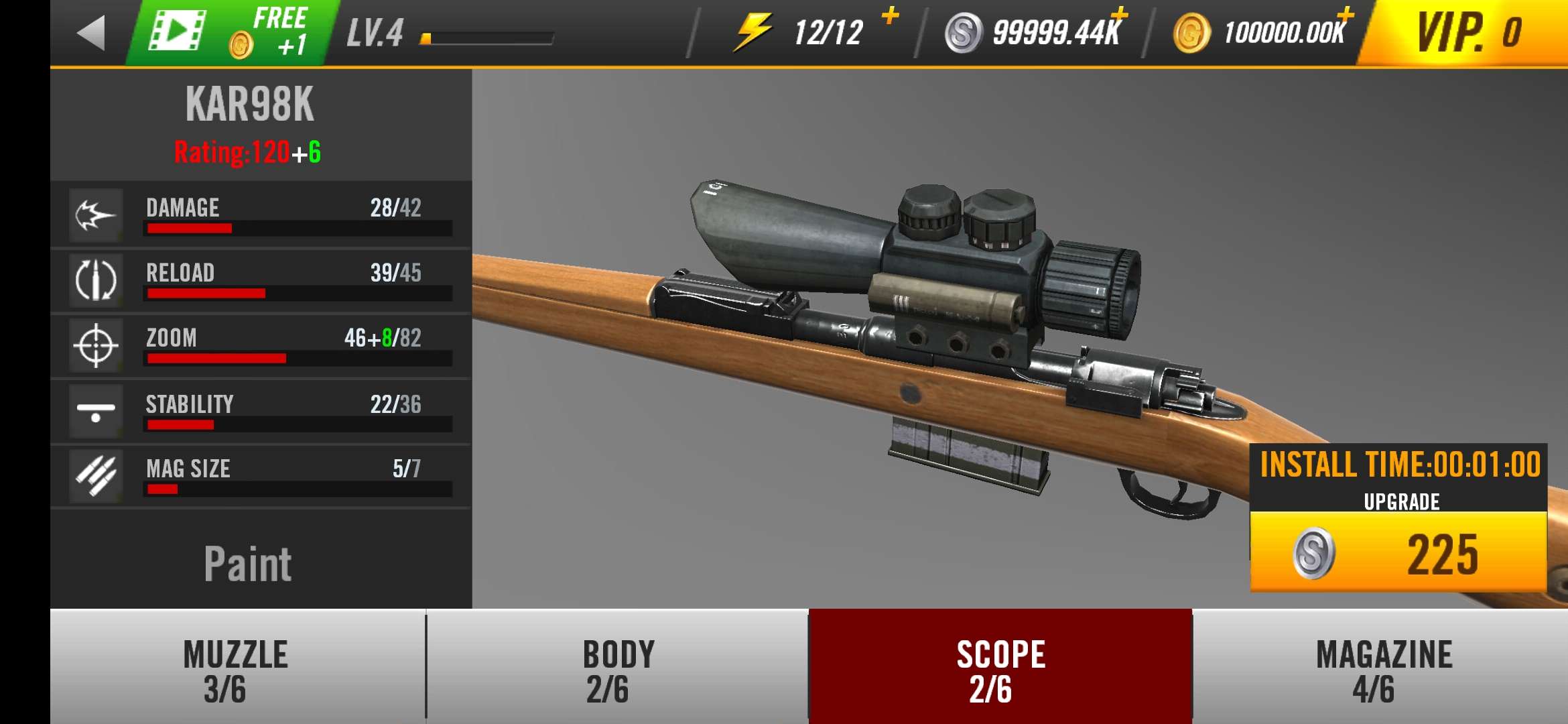The width and height of the screenshot is (1568, 724).
Task: Watch the free video for +1 gold
Action: point(231,33)
